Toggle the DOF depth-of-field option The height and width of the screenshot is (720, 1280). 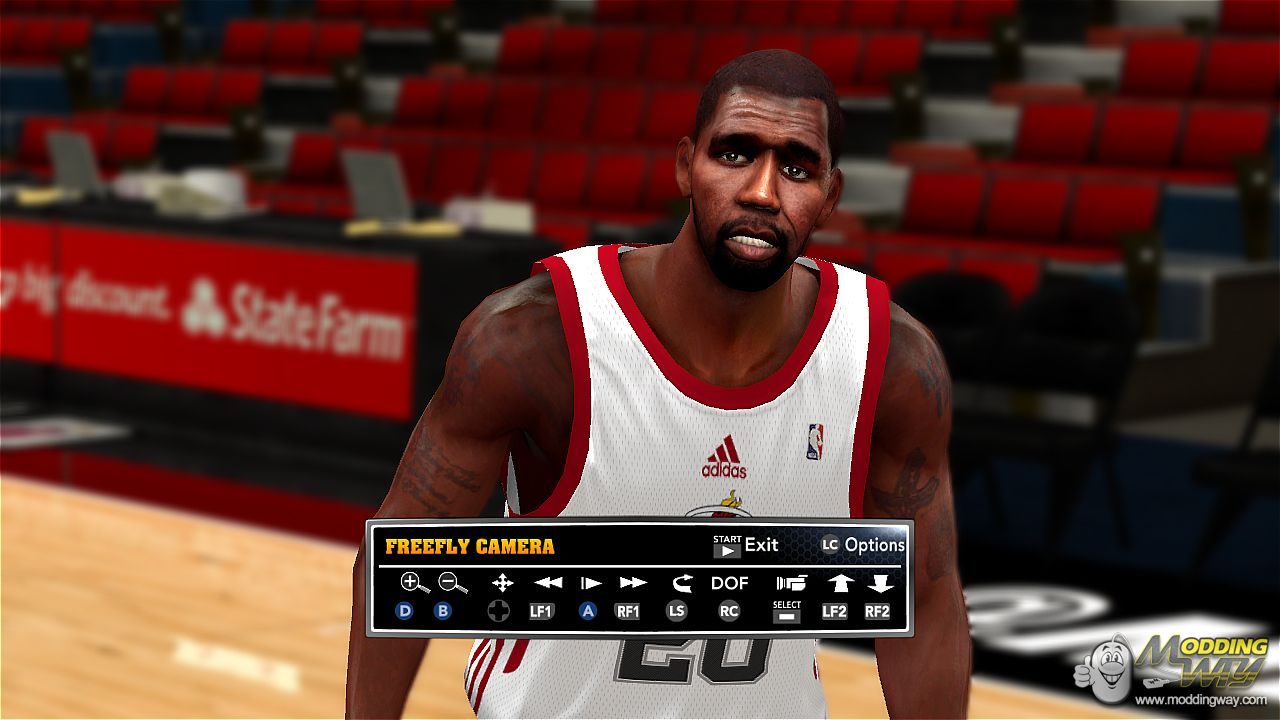(x=729, y=583)
